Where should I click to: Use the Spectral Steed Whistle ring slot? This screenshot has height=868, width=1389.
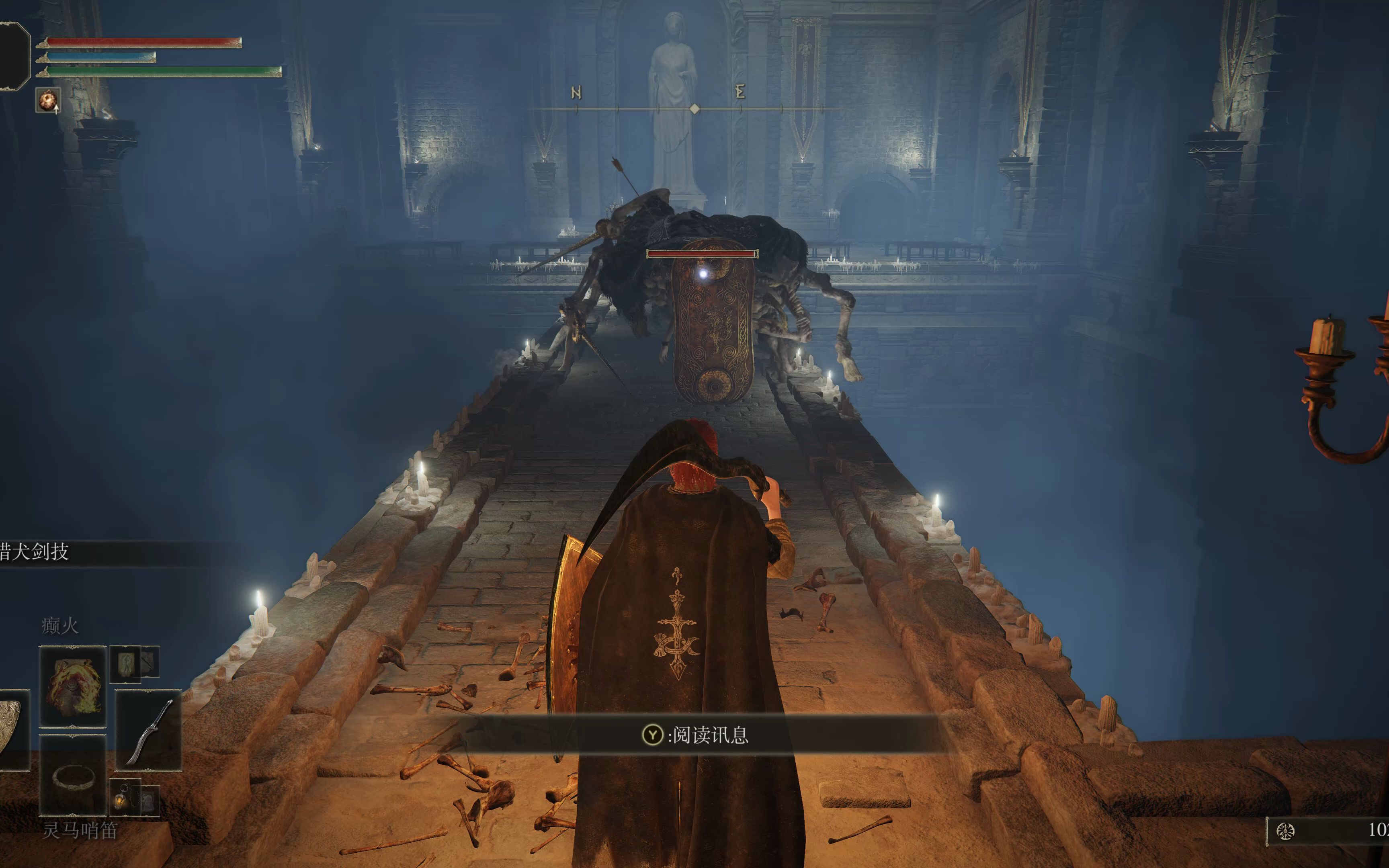[73, 776]
